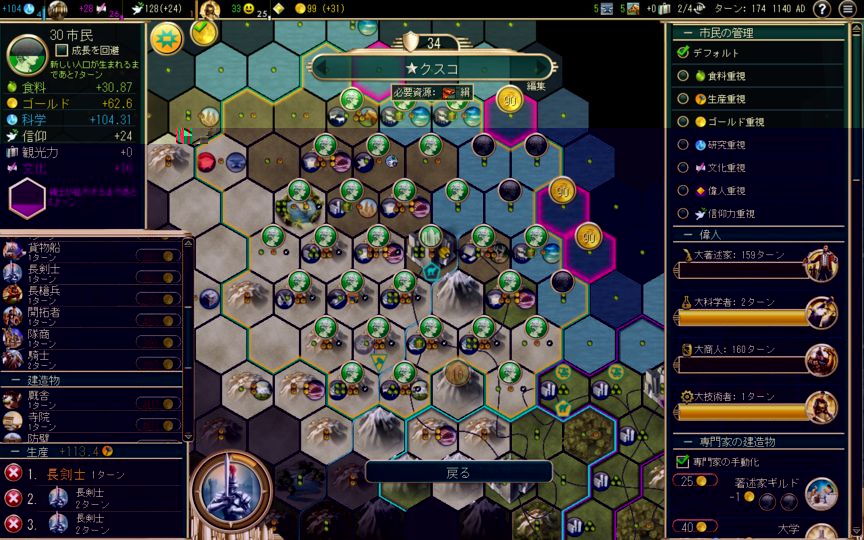864x540 pixels.
Task: Open the help question mark icon
Action: [822, 9]
